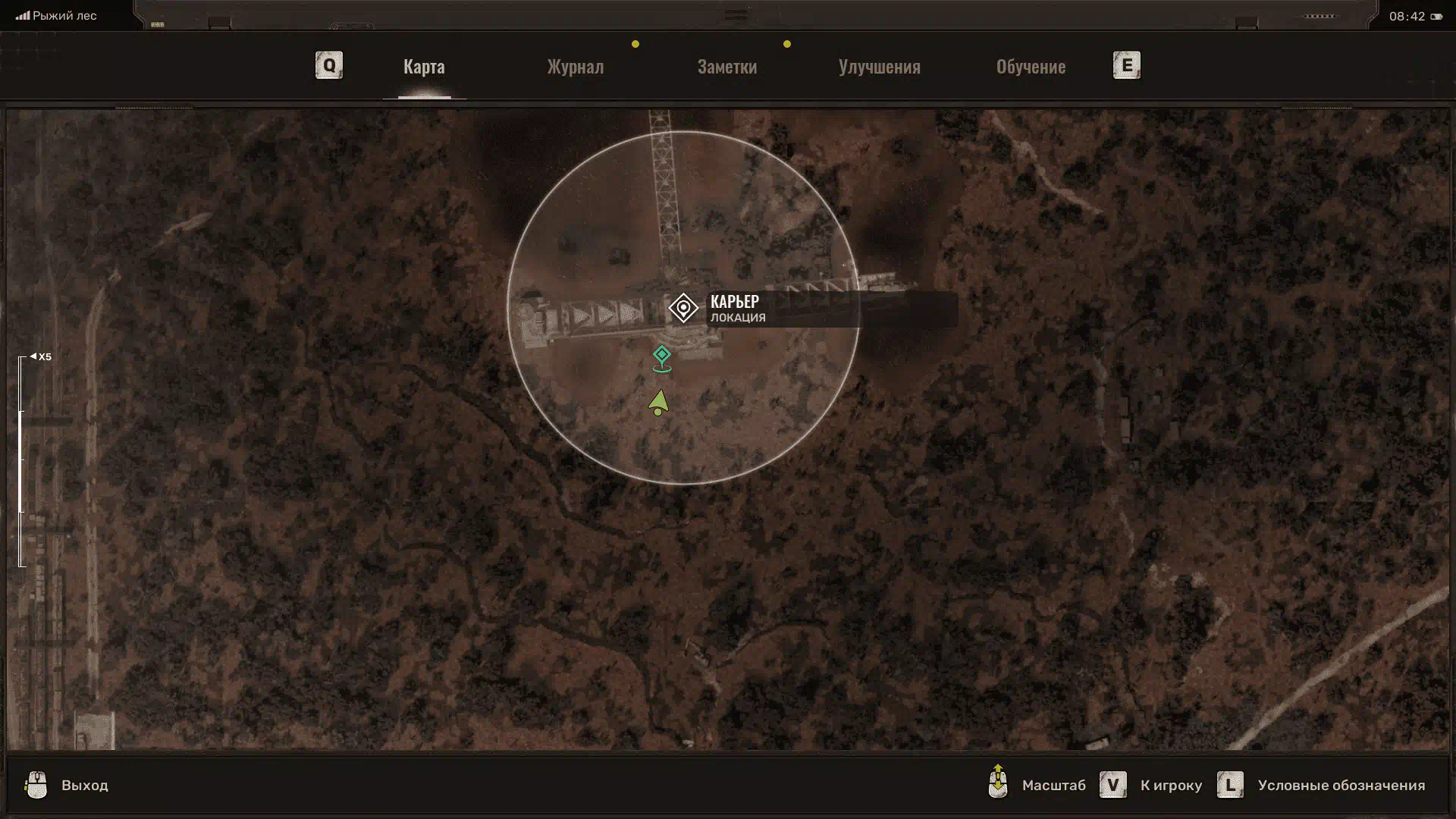The height and width of the screenshot is (819, 1456).
Task: Show the Заметки tab
Action: coord(726,67)
